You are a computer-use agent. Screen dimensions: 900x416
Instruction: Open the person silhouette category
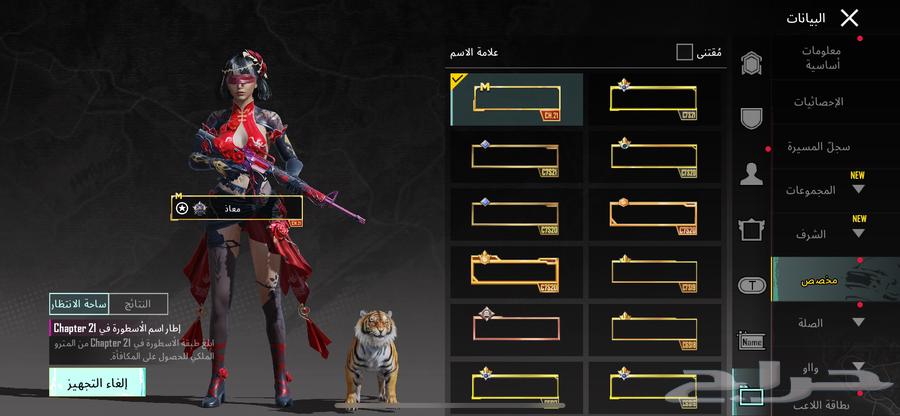[x=752, y=175]
